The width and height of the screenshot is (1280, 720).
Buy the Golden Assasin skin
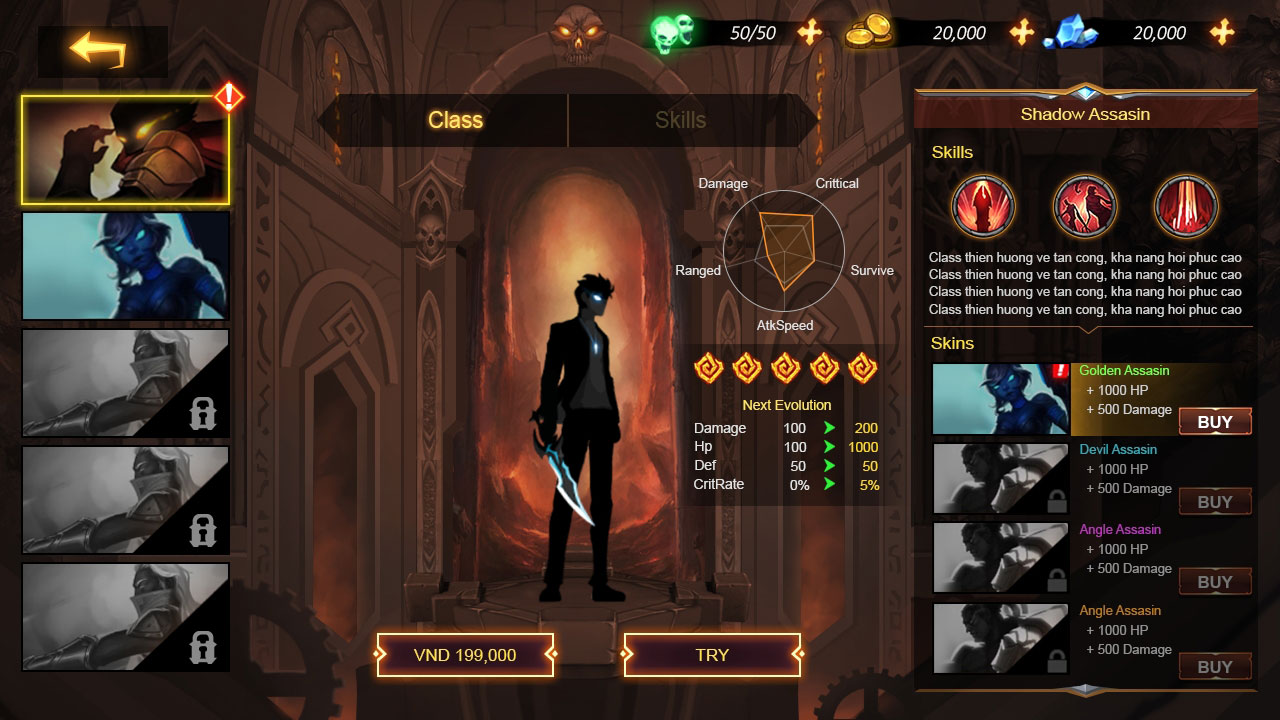1215,422
